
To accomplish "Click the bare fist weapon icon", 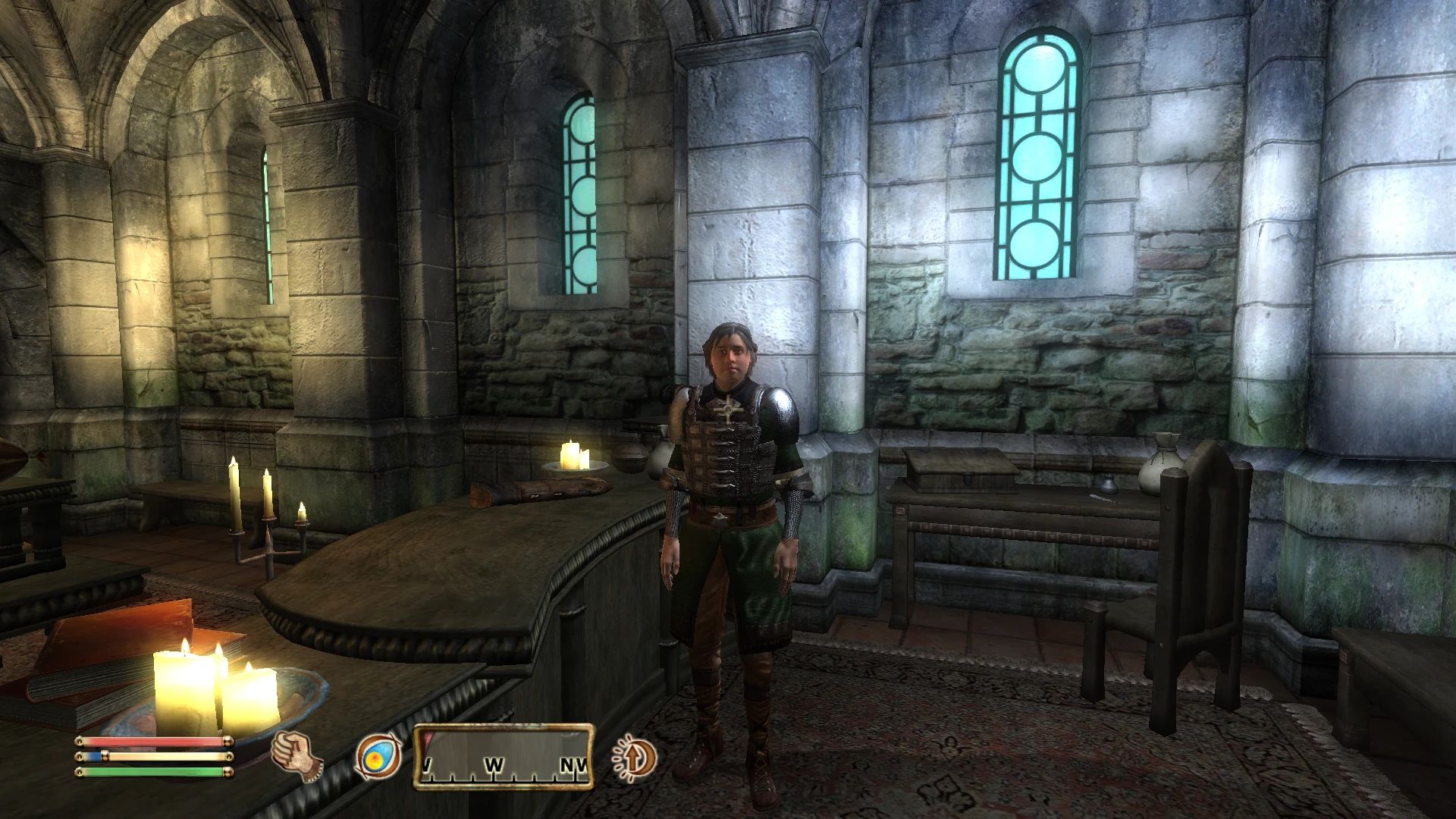I will tap(297, 756).
